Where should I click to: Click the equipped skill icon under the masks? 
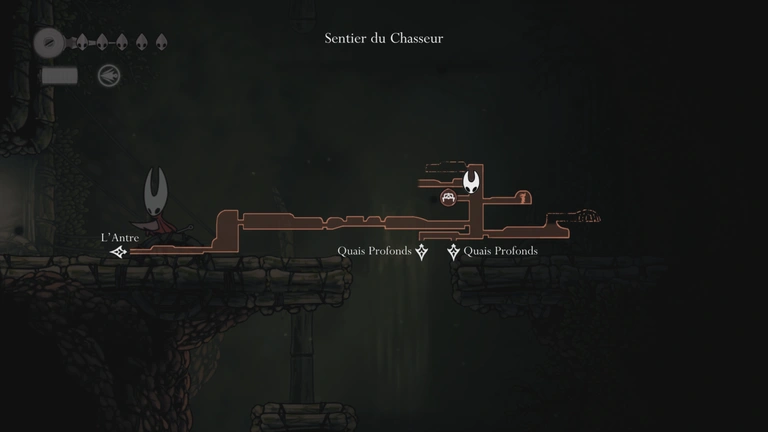pos(109,75)
